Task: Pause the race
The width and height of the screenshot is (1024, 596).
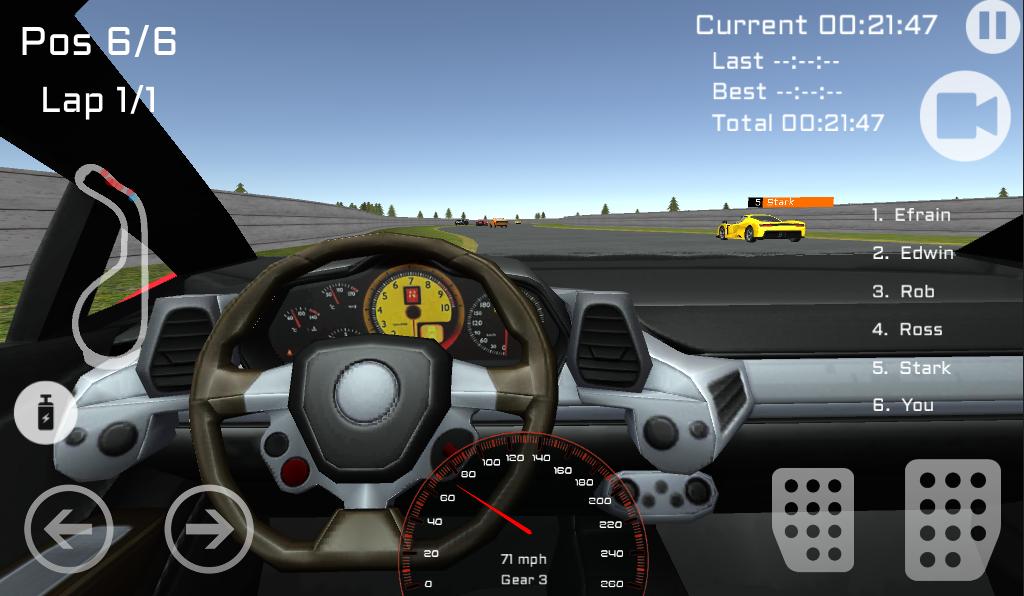Action: [x=992, y=26]
